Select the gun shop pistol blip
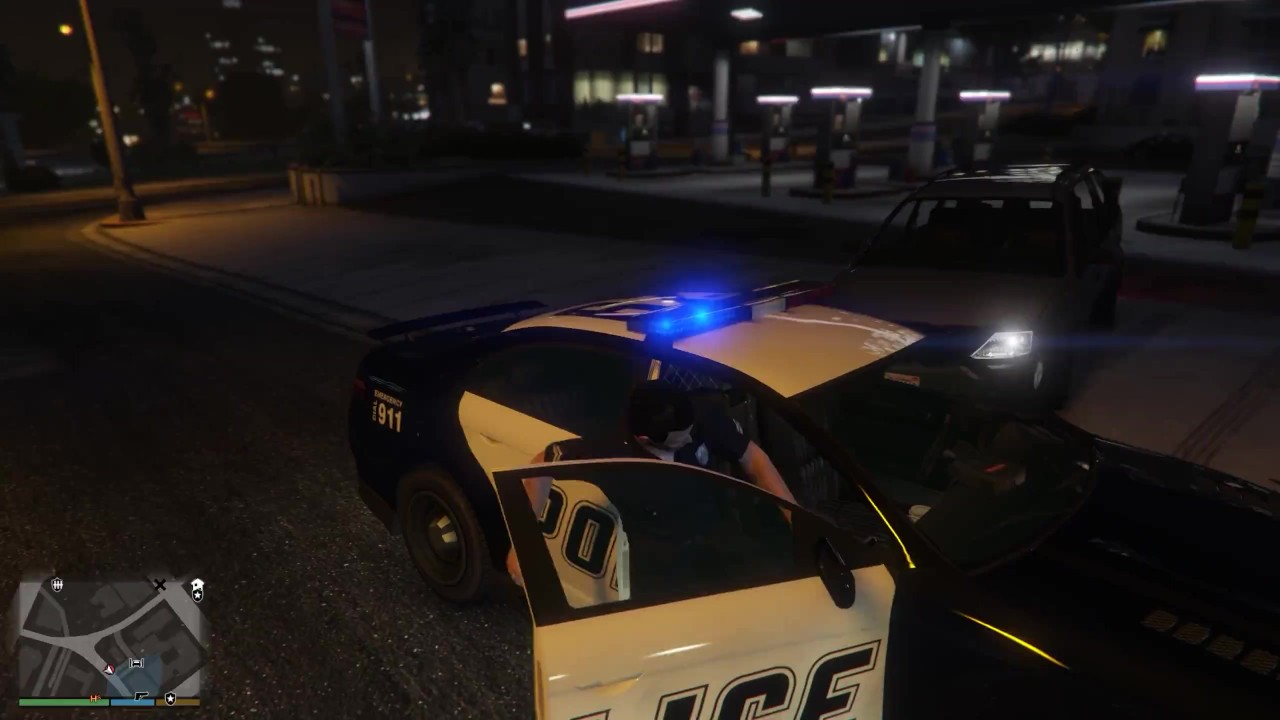 (142, 696)
